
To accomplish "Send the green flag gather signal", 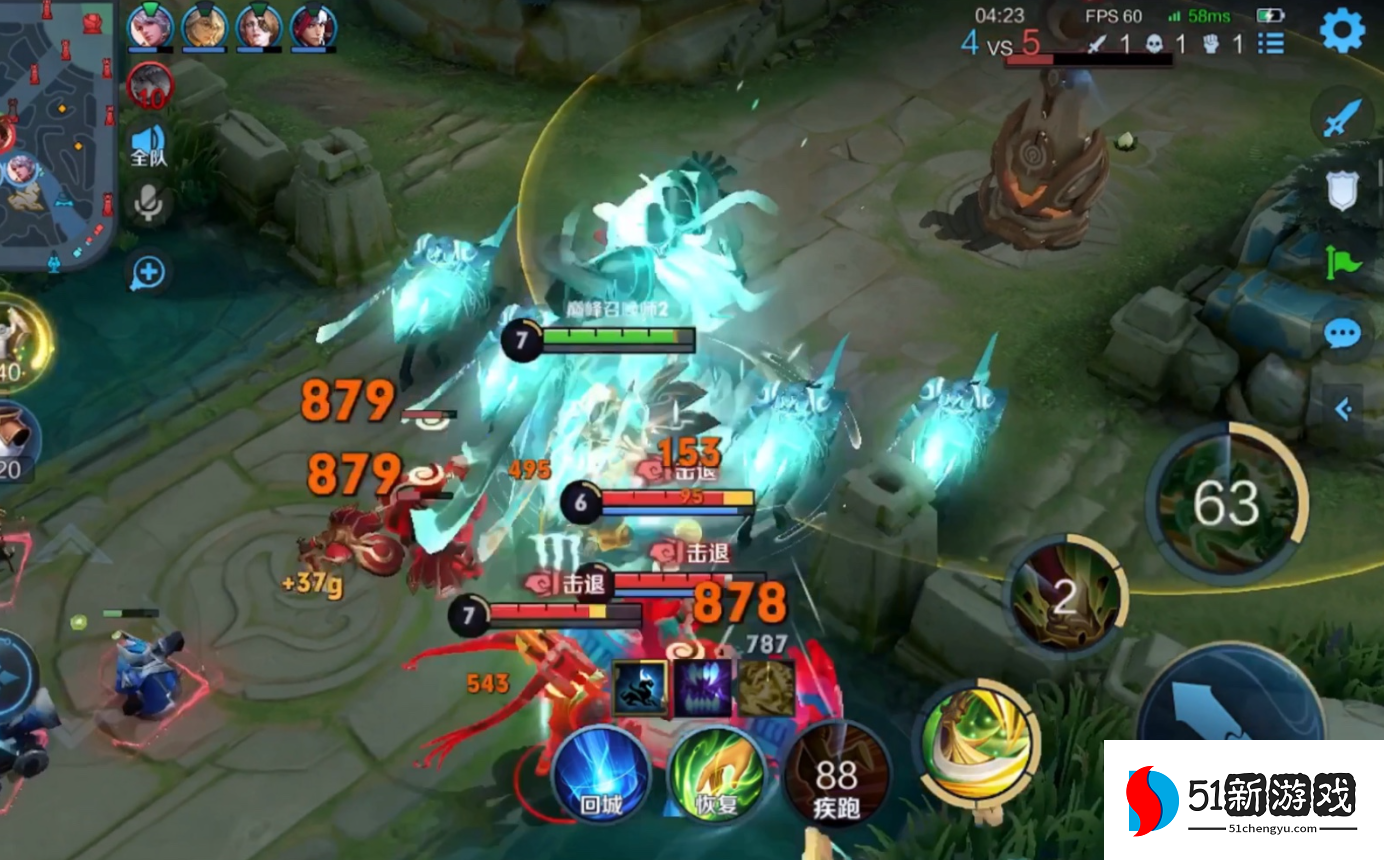I will (1342, 262).
